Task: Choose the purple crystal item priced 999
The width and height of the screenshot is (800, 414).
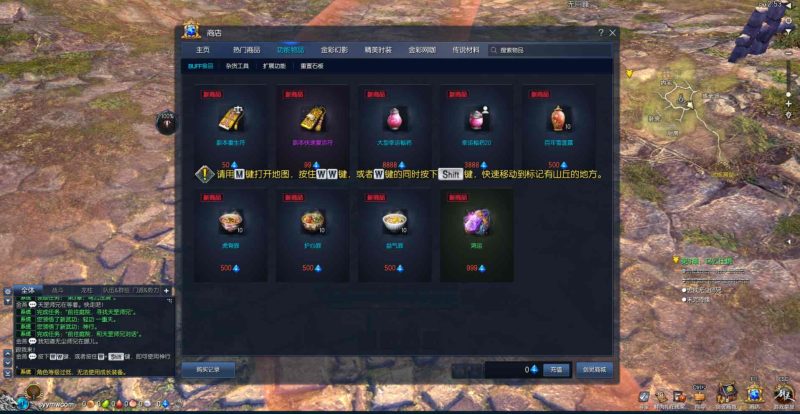Action: pyautogui.click(x=476, y=221)
